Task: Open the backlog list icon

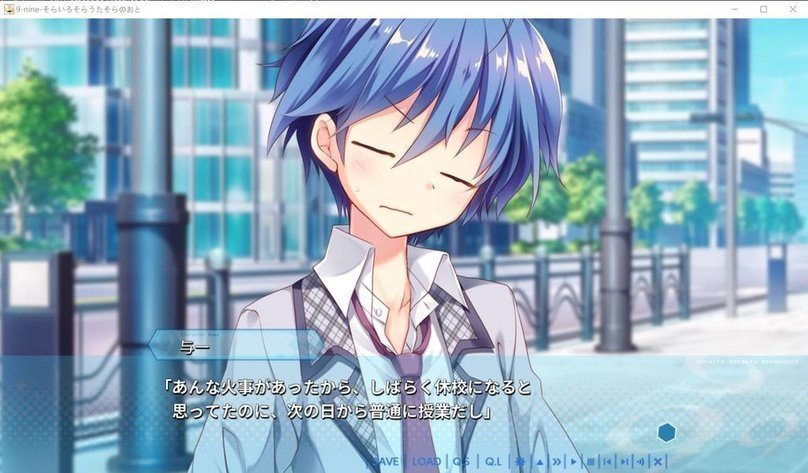Action: 591,461
